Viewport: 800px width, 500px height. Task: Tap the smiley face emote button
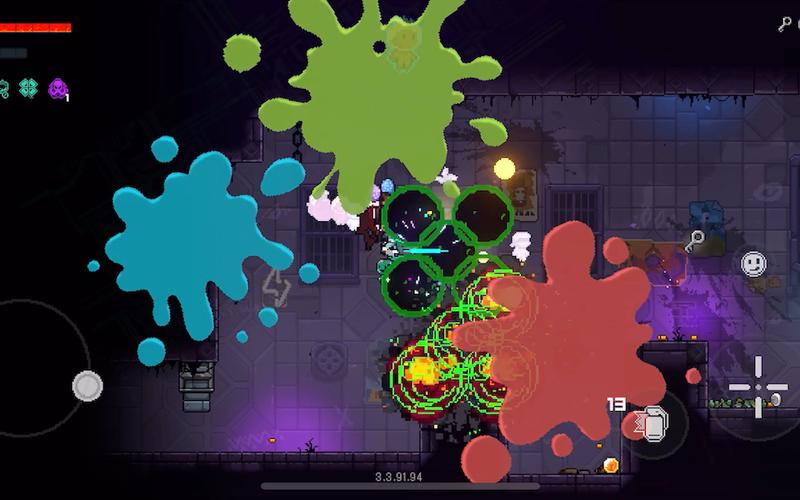coord(753,264)
